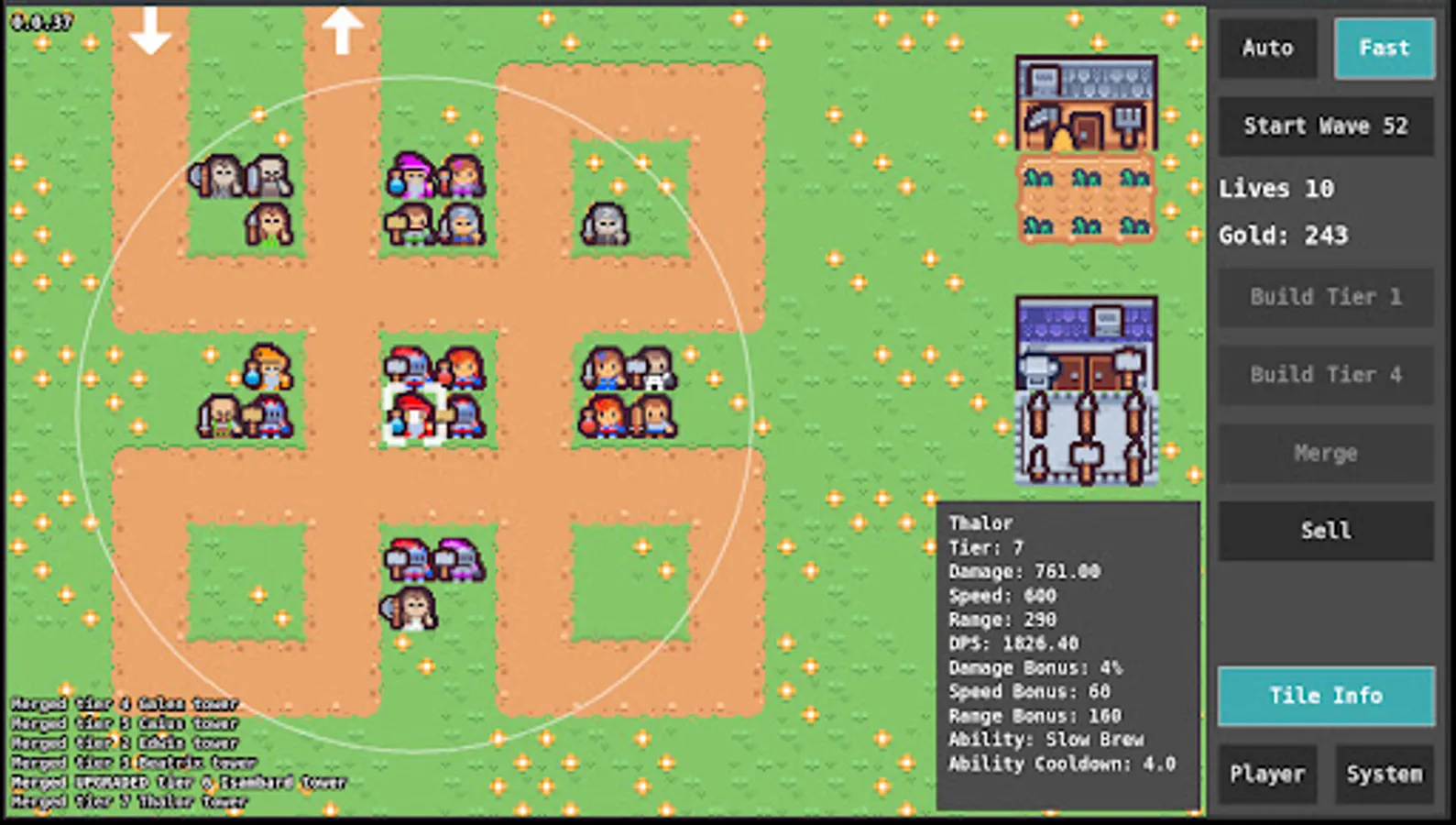
Task: Click the white downward path arrow
Action: (149, 30)
